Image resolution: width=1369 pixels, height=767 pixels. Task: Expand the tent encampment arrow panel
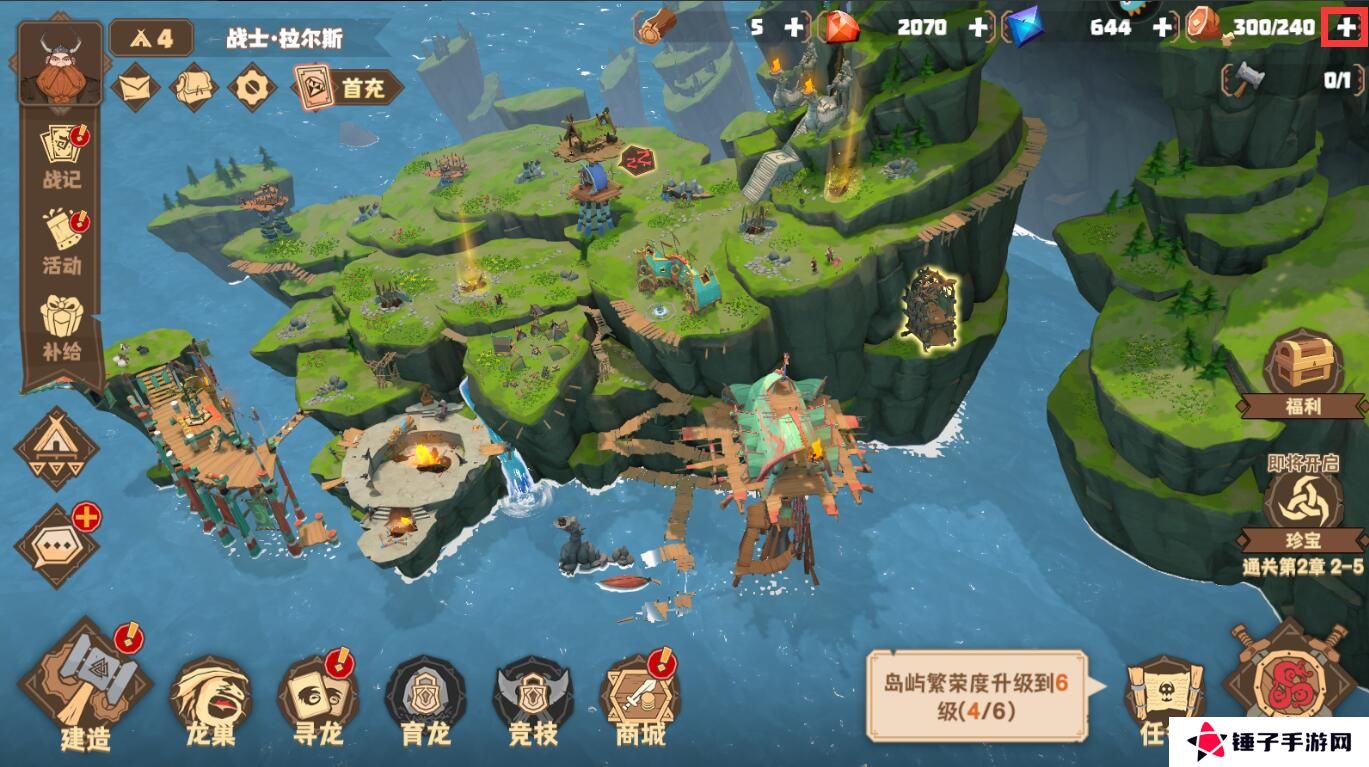click(56, 450)
